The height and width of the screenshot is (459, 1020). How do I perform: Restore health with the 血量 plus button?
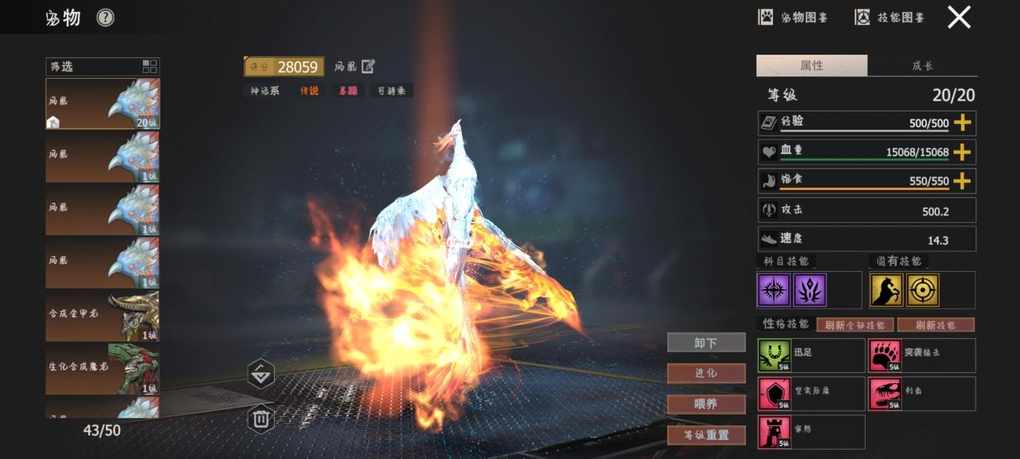tap(962, 152)
